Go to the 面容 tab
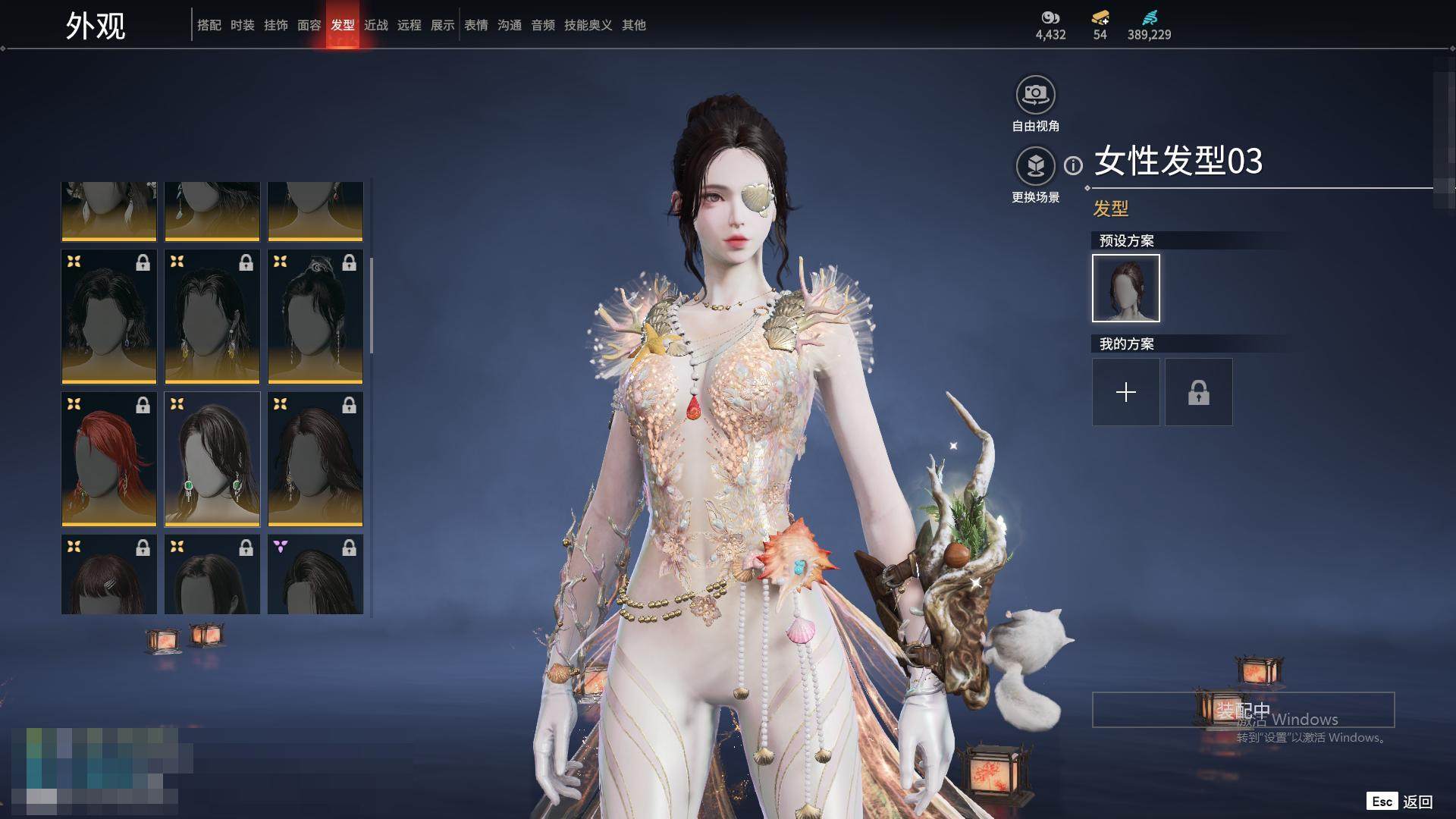Viewport: 1456px width, 819px height. [309, 25]
